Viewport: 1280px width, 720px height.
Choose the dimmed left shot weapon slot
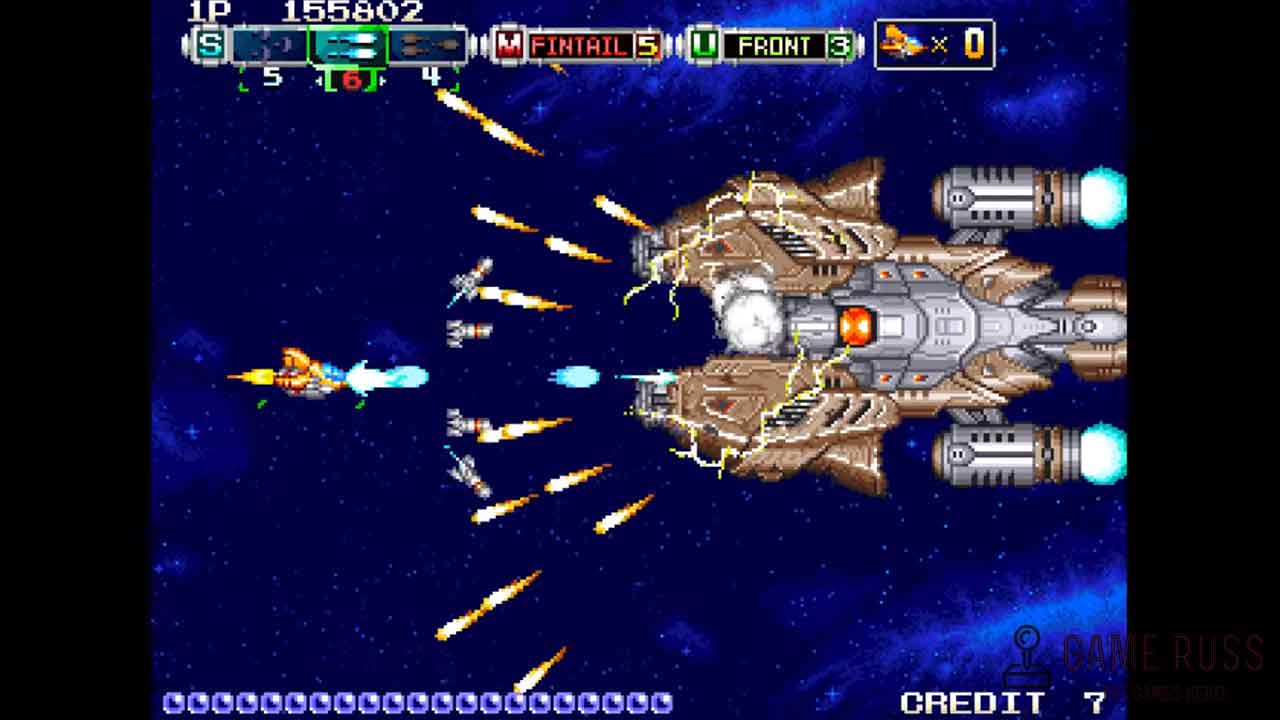point(270,45)
